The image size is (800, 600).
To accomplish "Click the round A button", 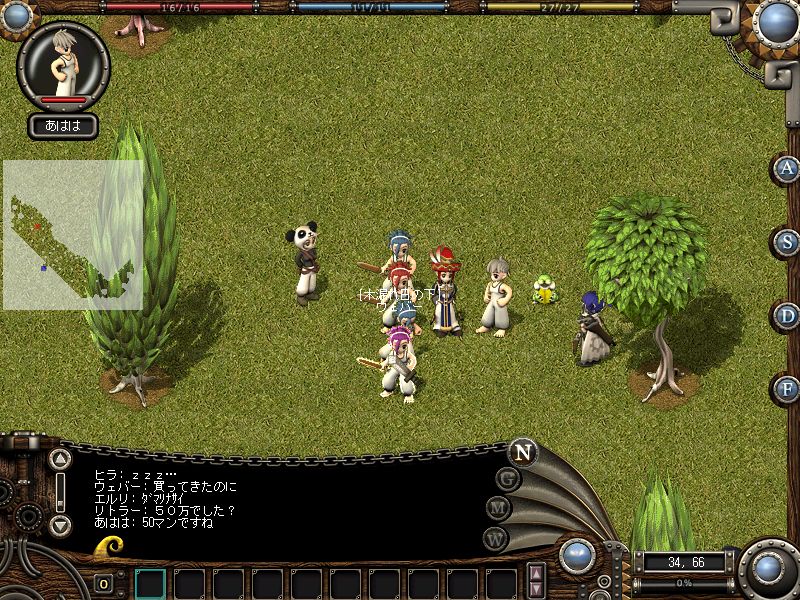I will (x=787, y=168).
